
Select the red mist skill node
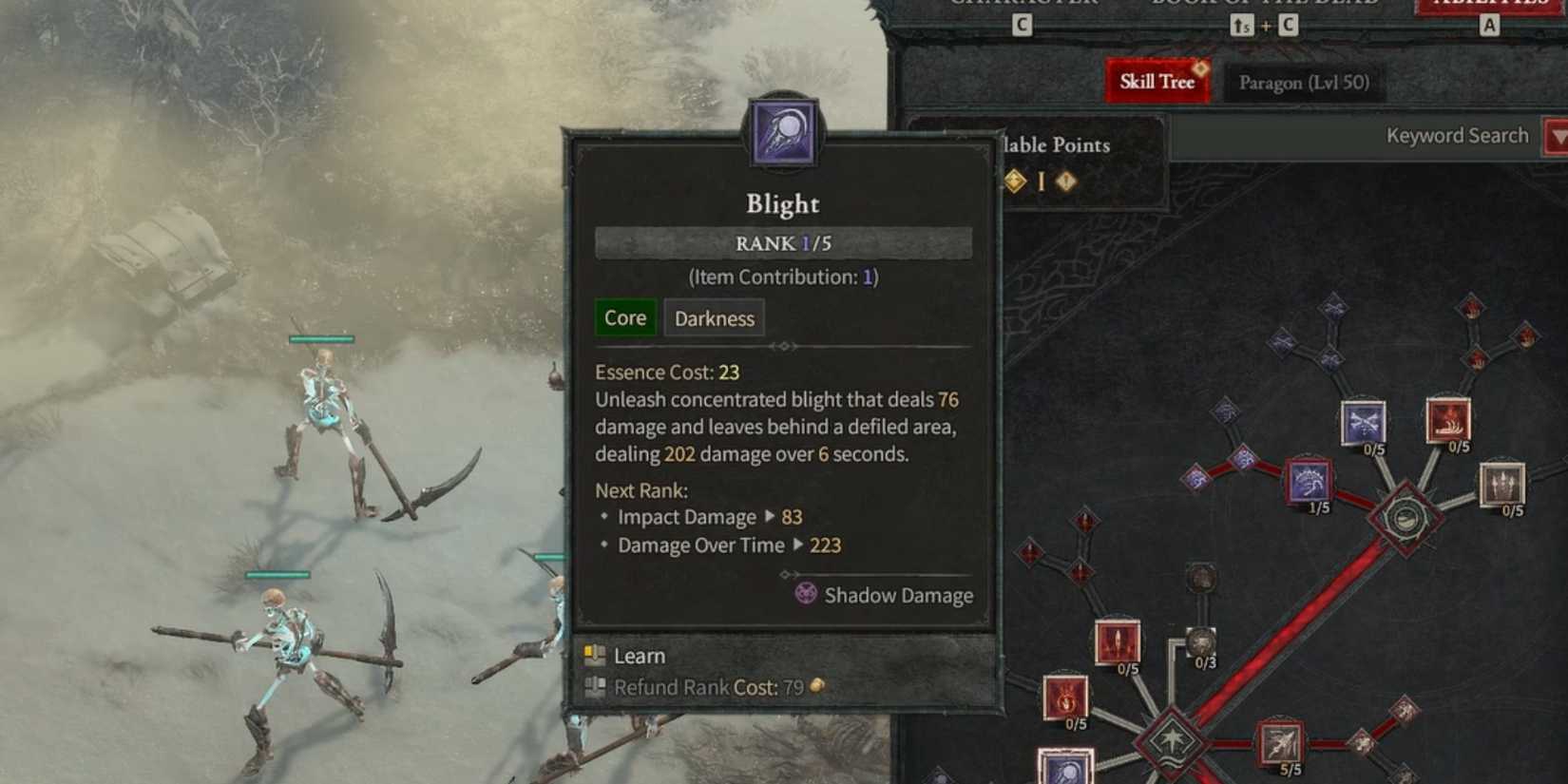pyautogui.click(x=1448, y=420)
